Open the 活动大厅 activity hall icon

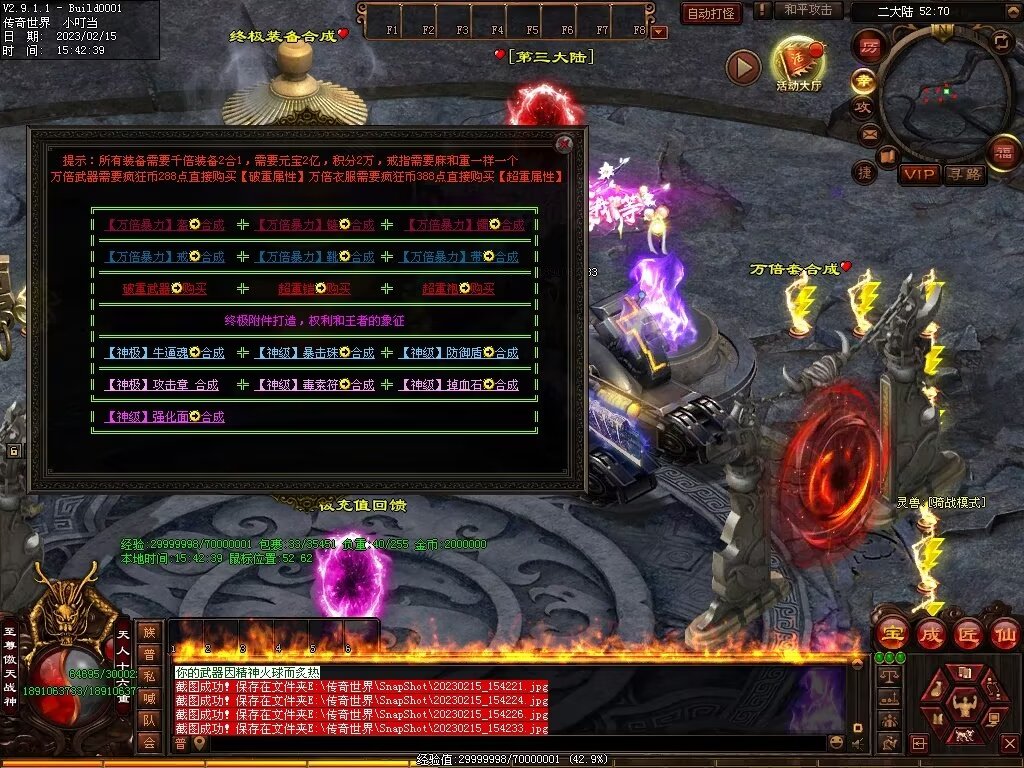798,65
